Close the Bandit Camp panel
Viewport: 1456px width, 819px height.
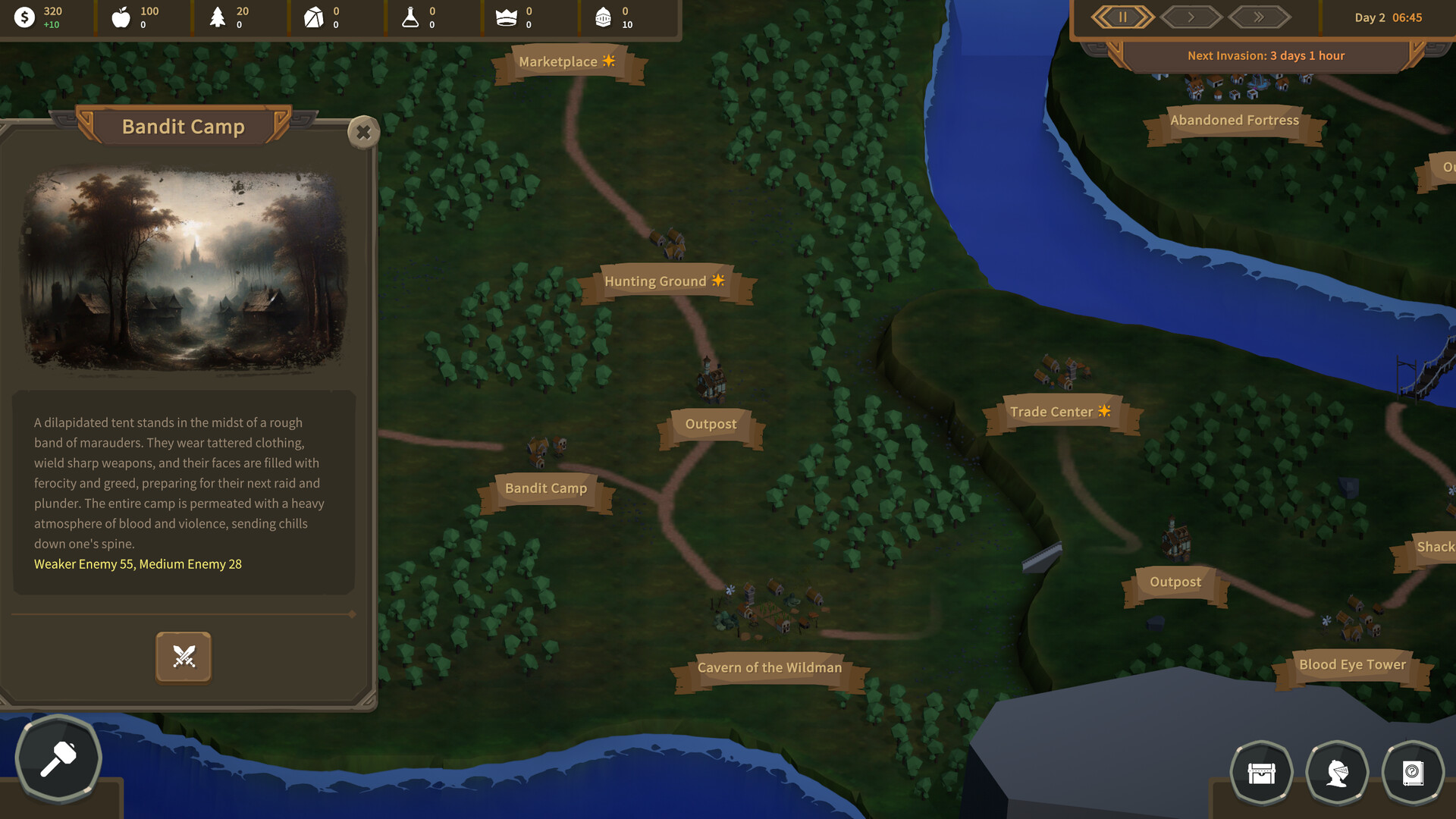(363, 132)
